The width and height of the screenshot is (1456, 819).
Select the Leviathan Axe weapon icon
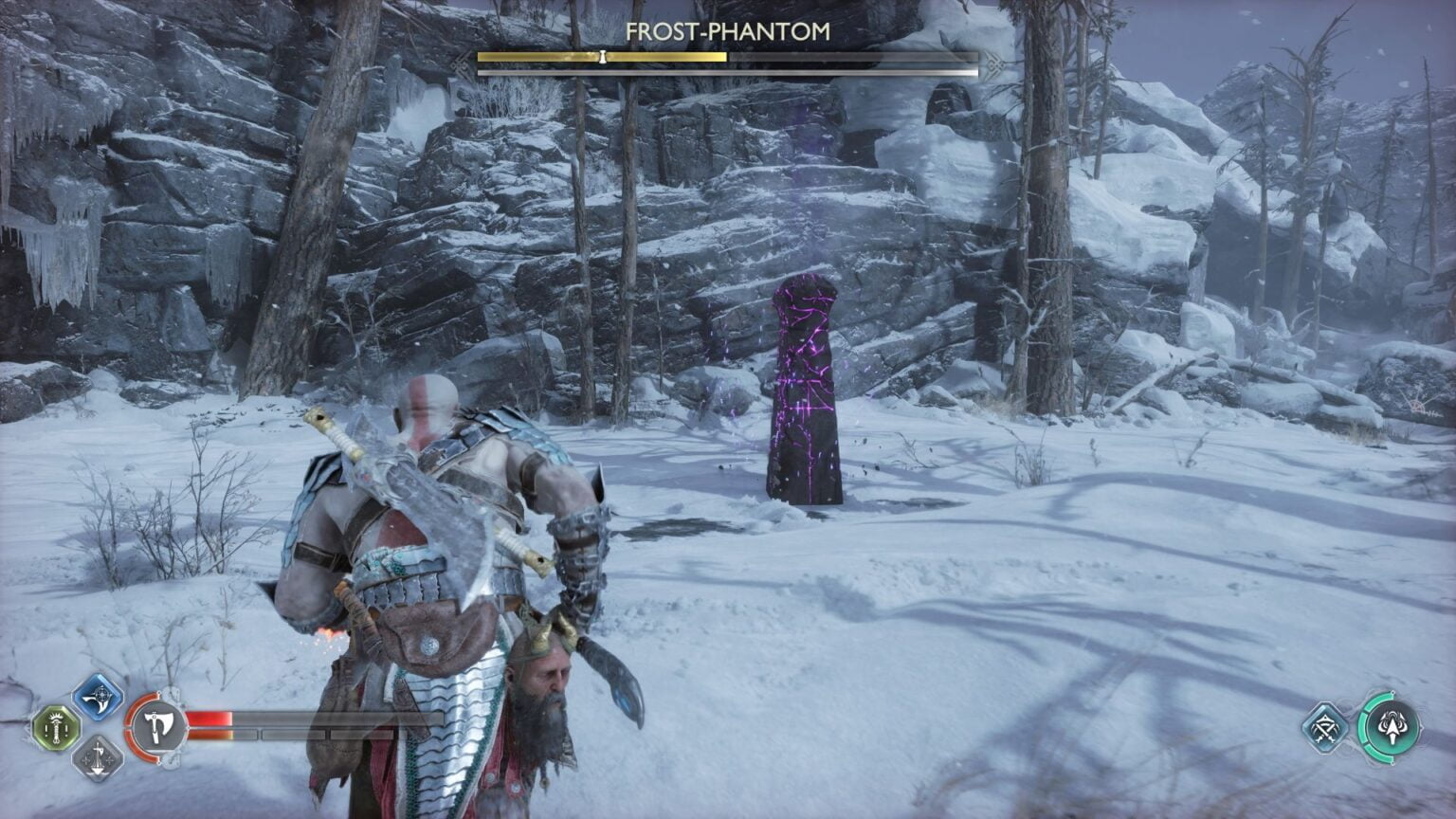coord(155,725)
